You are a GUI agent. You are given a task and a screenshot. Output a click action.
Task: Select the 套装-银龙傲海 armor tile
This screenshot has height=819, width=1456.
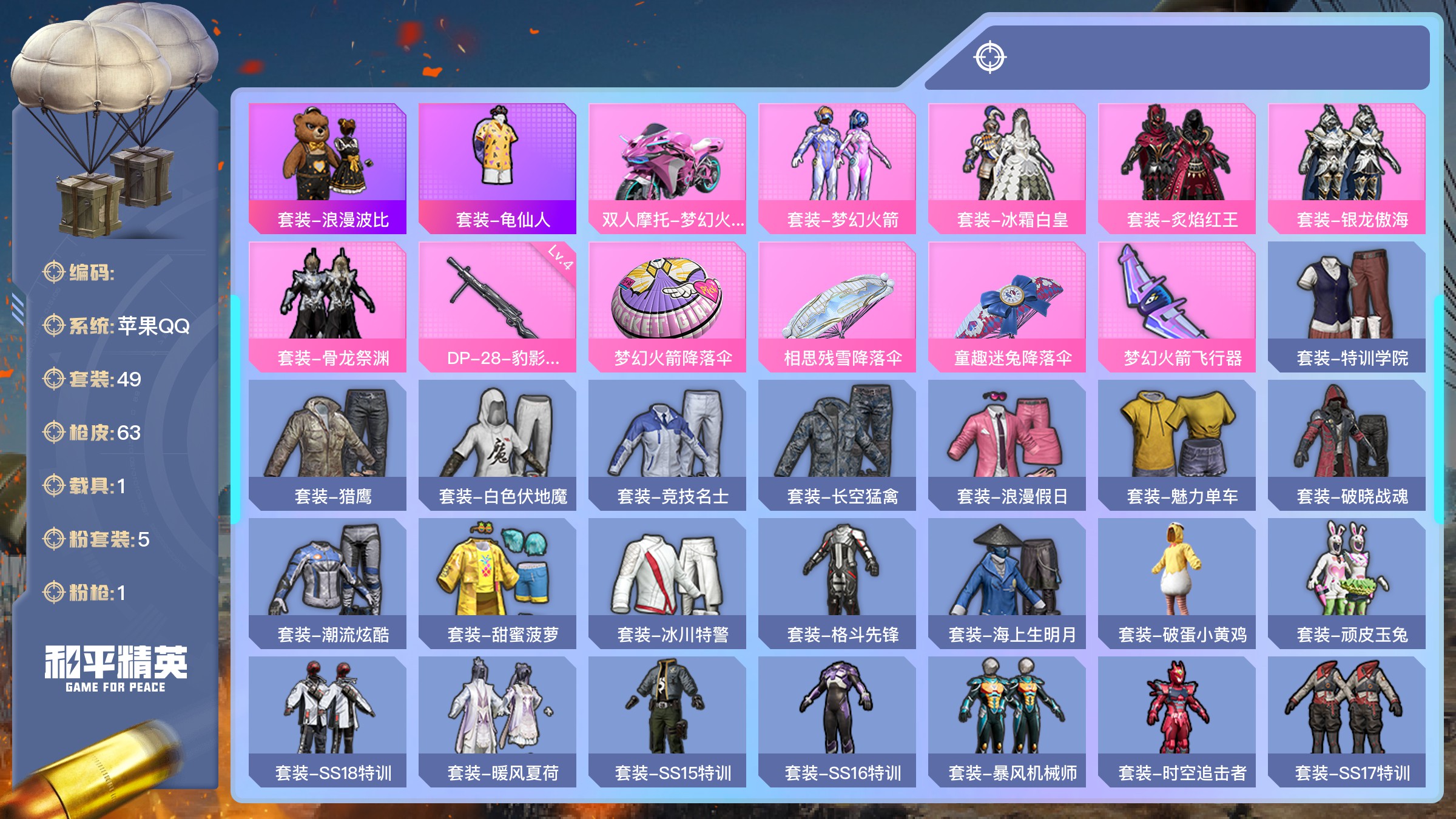point(1347,168)
